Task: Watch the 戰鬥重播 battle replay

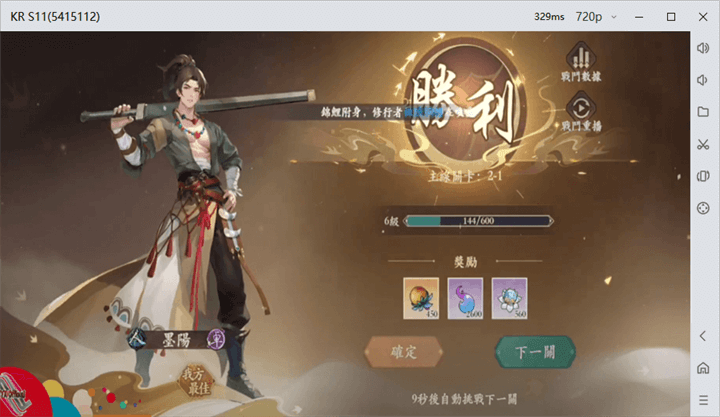Action: coord(580,110)
